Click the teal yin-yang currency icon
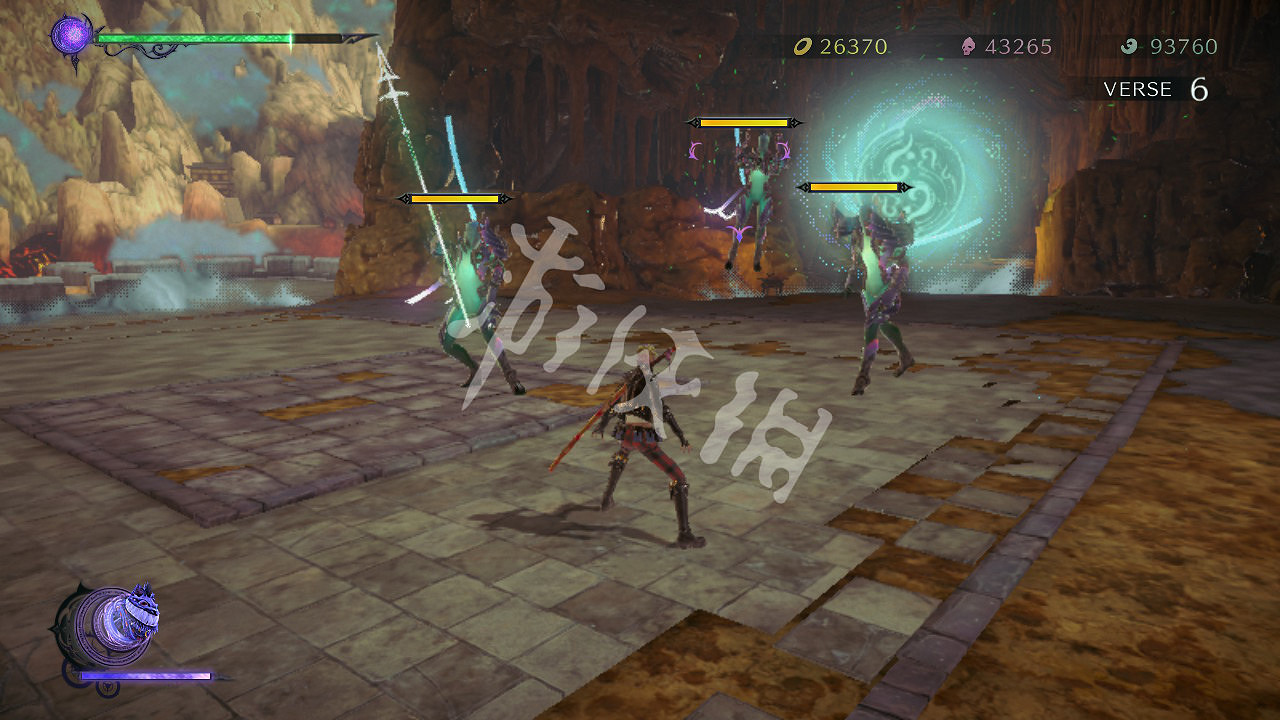 (1130, 46)
